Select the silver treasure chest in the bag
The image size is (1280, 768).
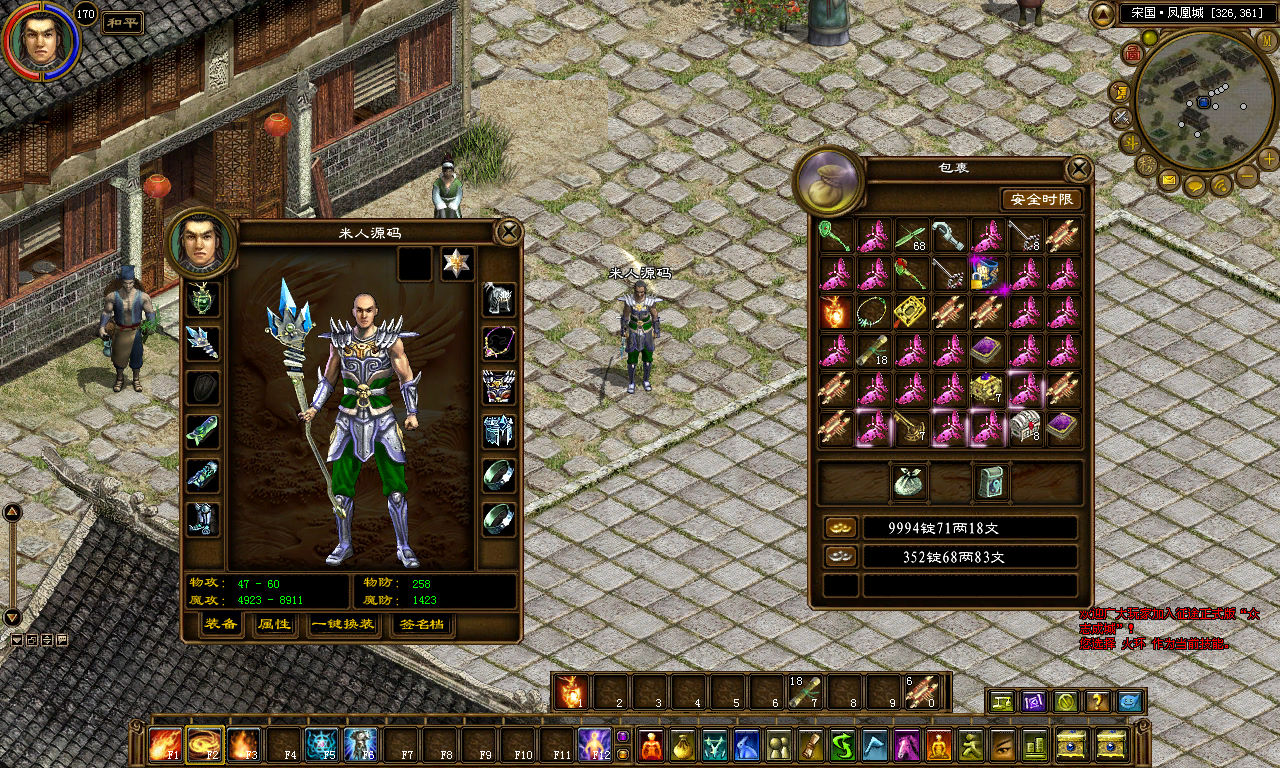[x=1025, y=427]
